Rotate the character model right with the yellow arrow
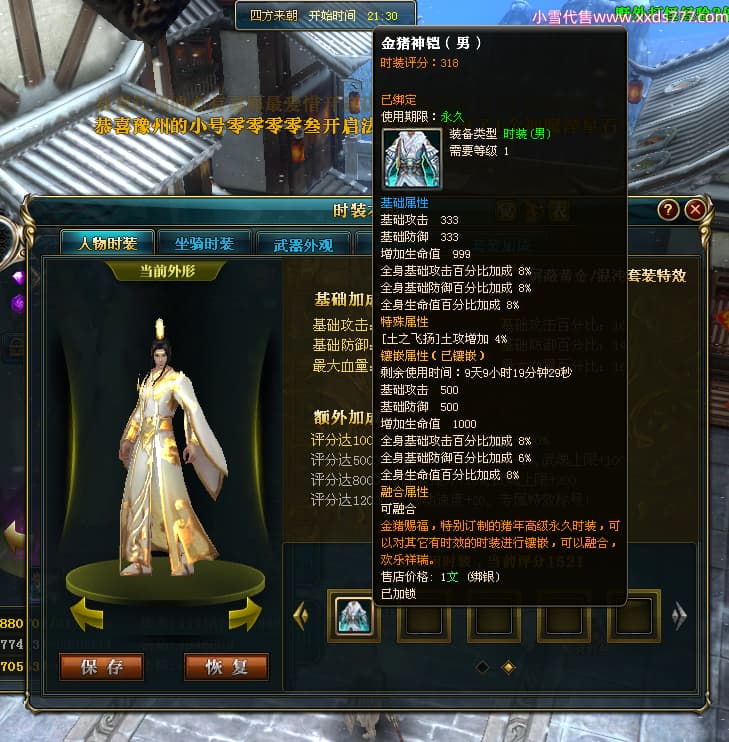Image resolution: width=729 pixels, height=742 pixels. click(244, 615)
